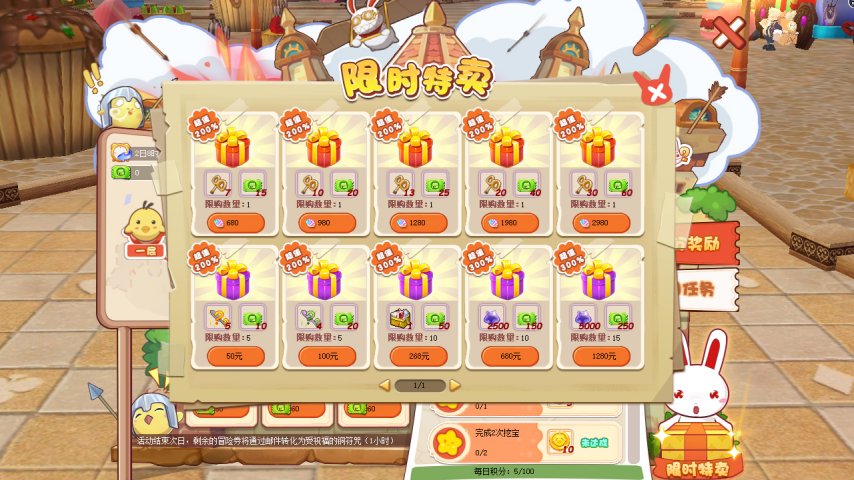Viewport: 854px width, 480px height.
Task: Go to the previous shop page arrow
Action: click(383, 385)
